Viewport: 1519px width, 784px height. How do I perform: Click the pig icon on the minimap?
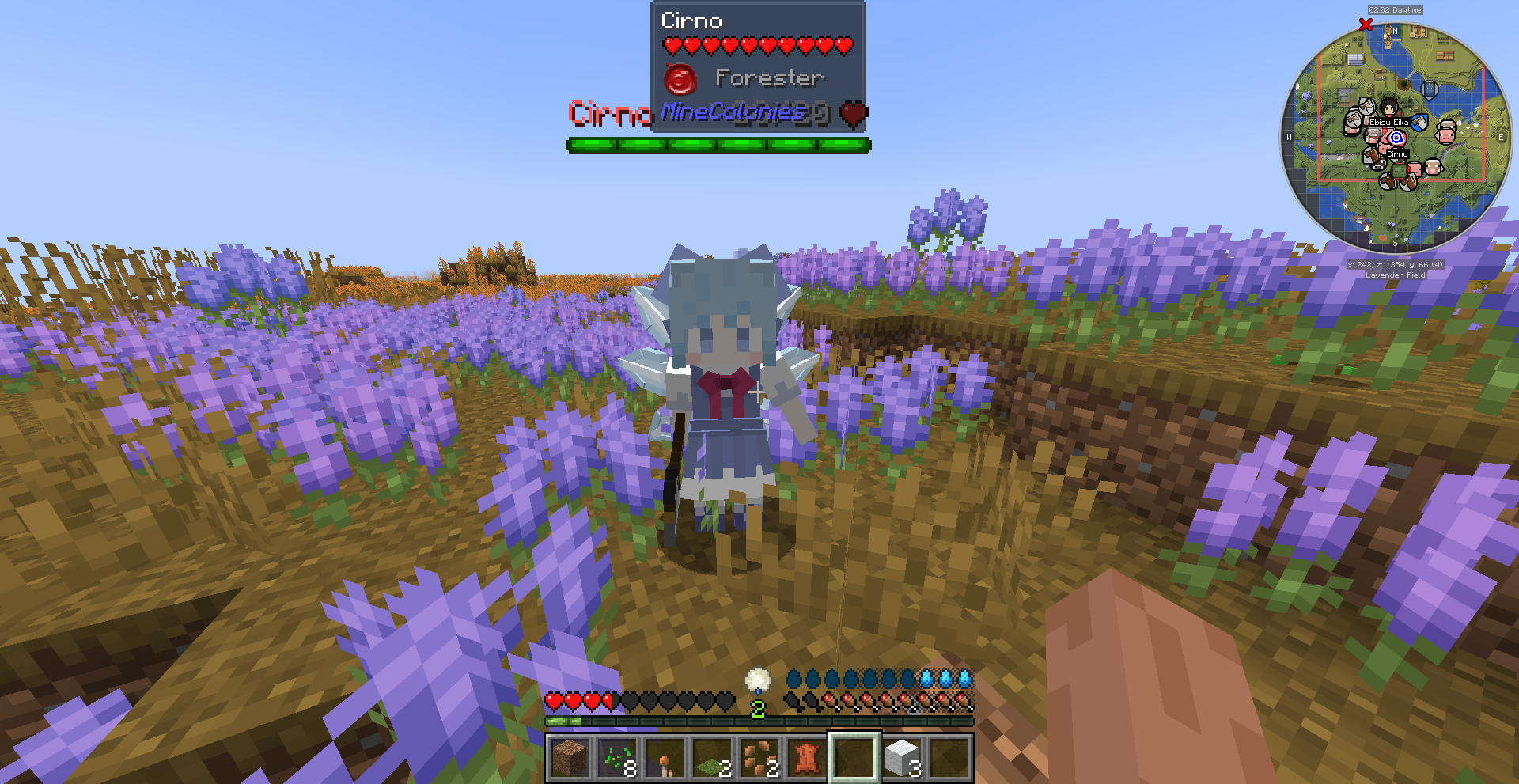click(x=1445, y=135)
